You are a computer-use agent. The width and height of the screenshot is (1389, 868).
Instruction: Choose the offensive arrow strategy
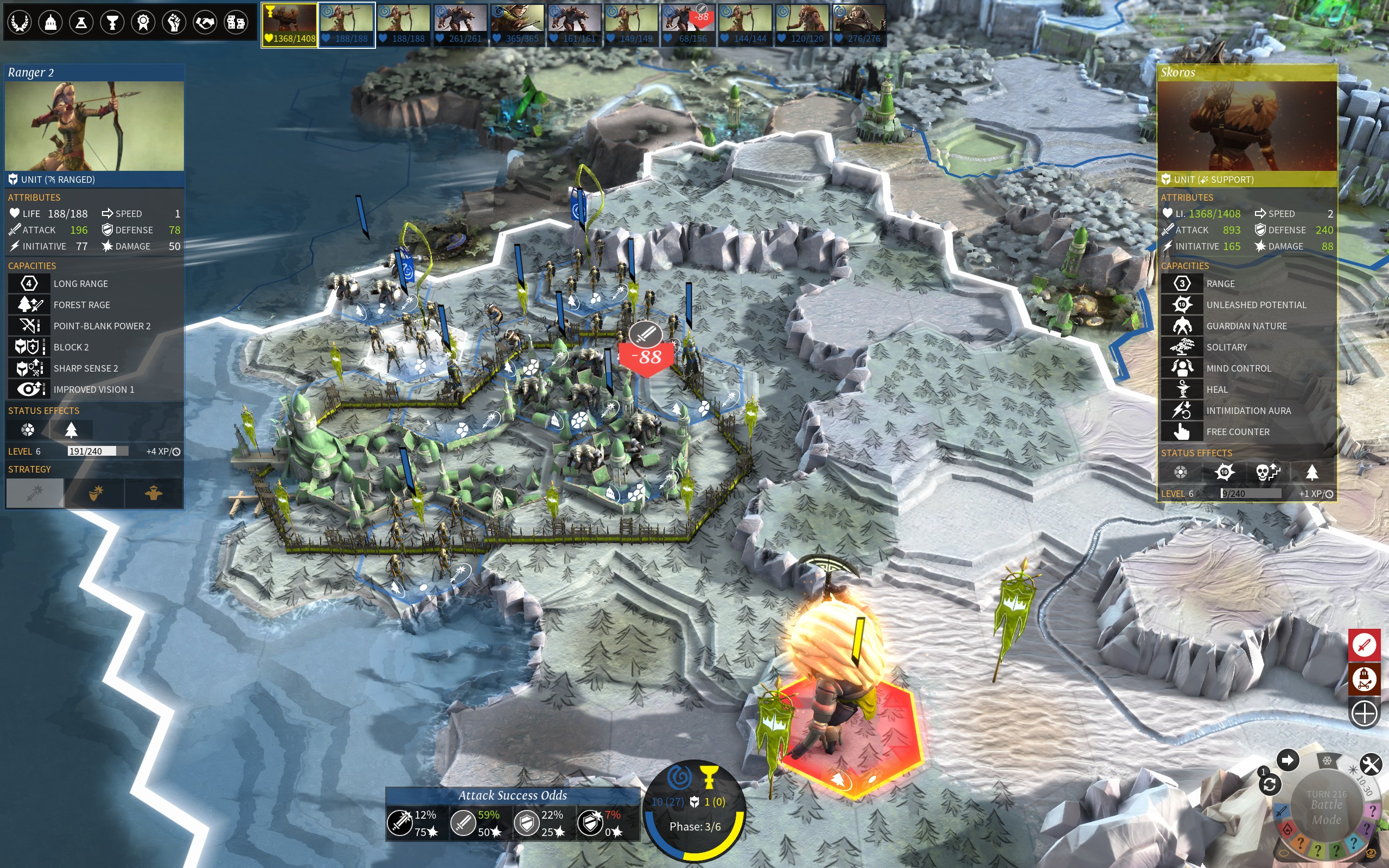pyautogui.click(x=35, y=493)
